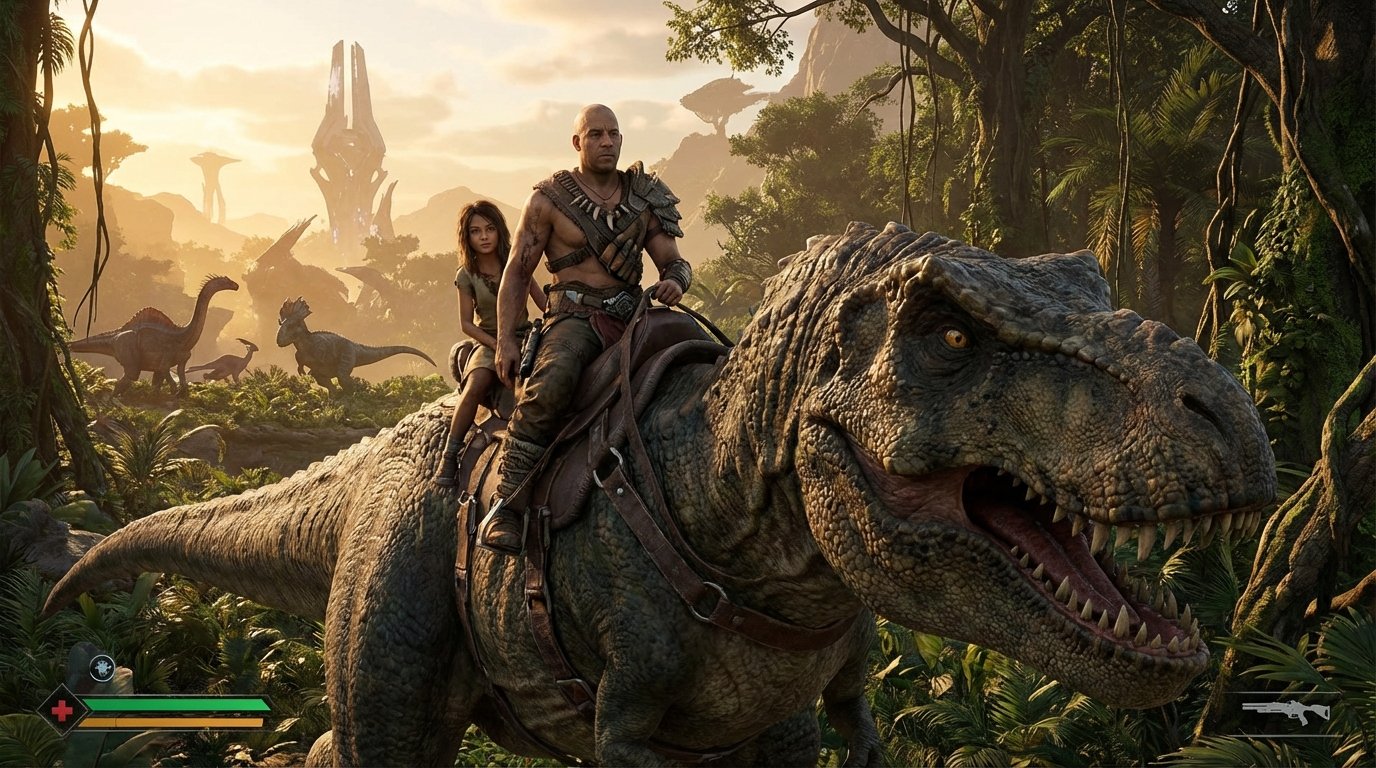Expand the stamina bar details
The width and height of the screenshot is (1376, 768).
(170, 721)
